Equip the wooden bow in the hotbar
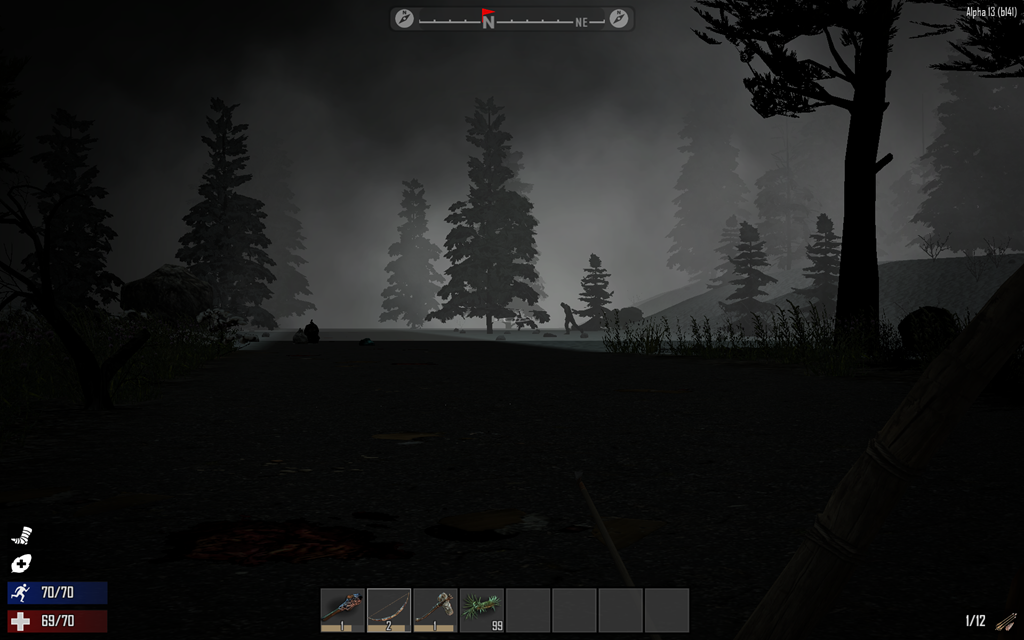This screenshot has width=1024, height=640. (x=389, y=609)
